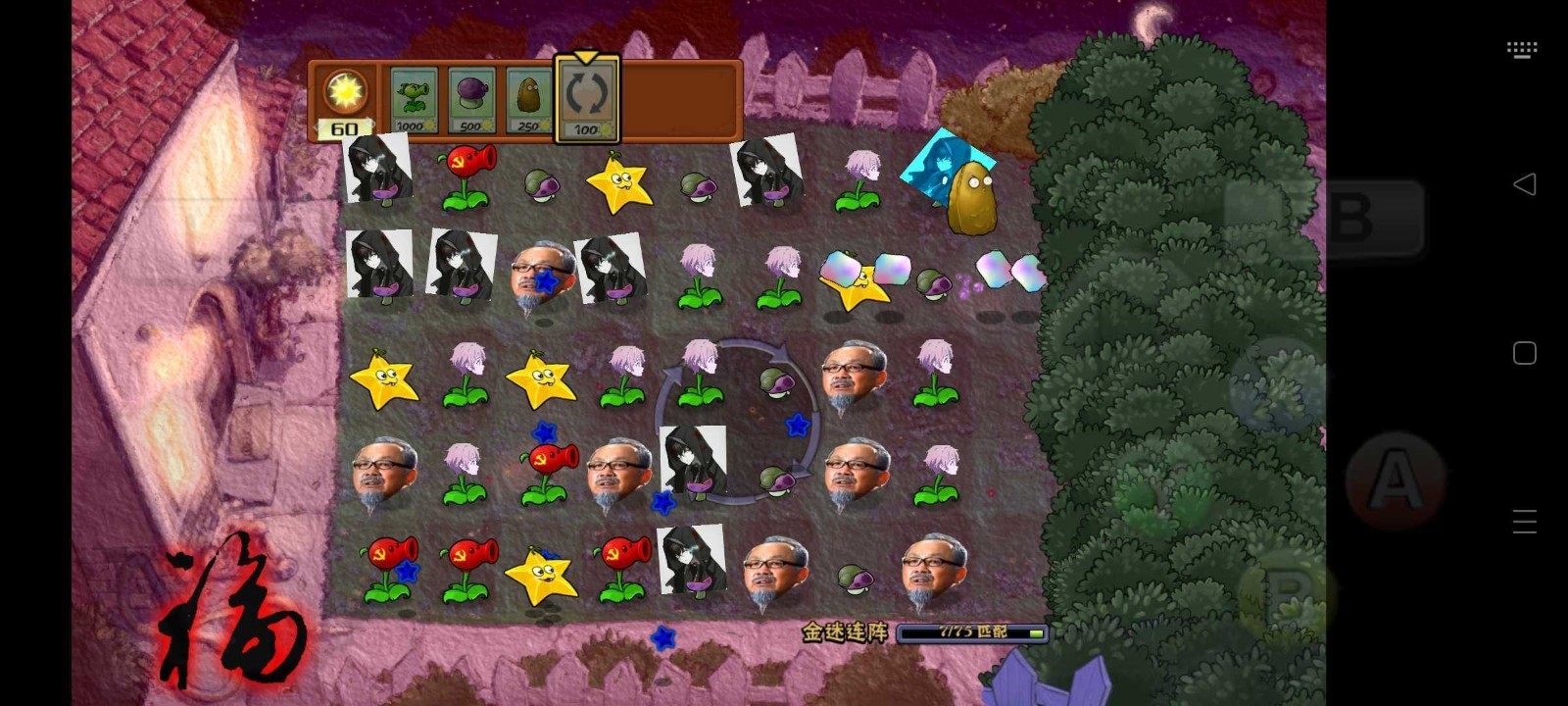Select the purple mushroom upgrade packet
The width and height of the screenshot is (1568, 706).
471,96
